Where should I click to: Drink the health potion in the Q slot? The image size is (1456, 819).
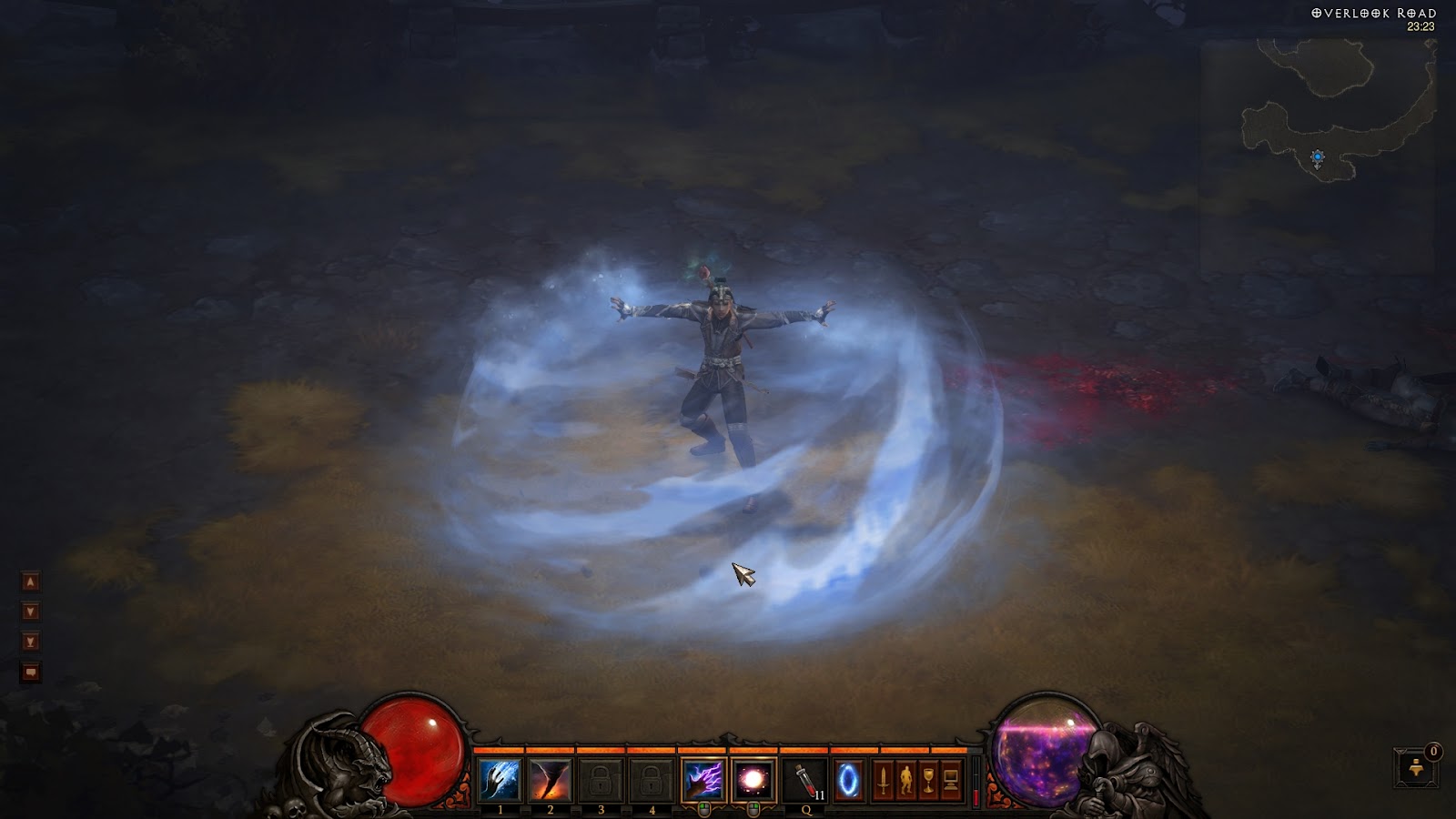click(x=804, y=781)
